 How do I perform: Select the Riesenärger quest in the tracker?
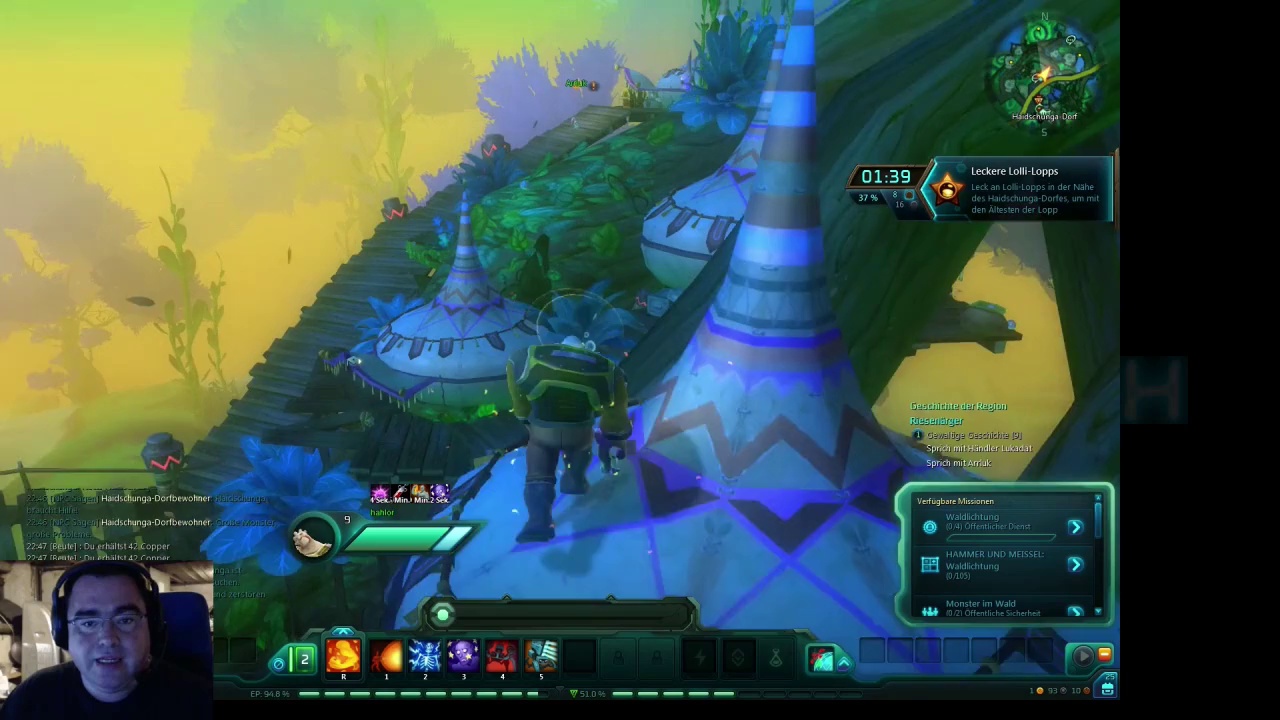(936, 421)
